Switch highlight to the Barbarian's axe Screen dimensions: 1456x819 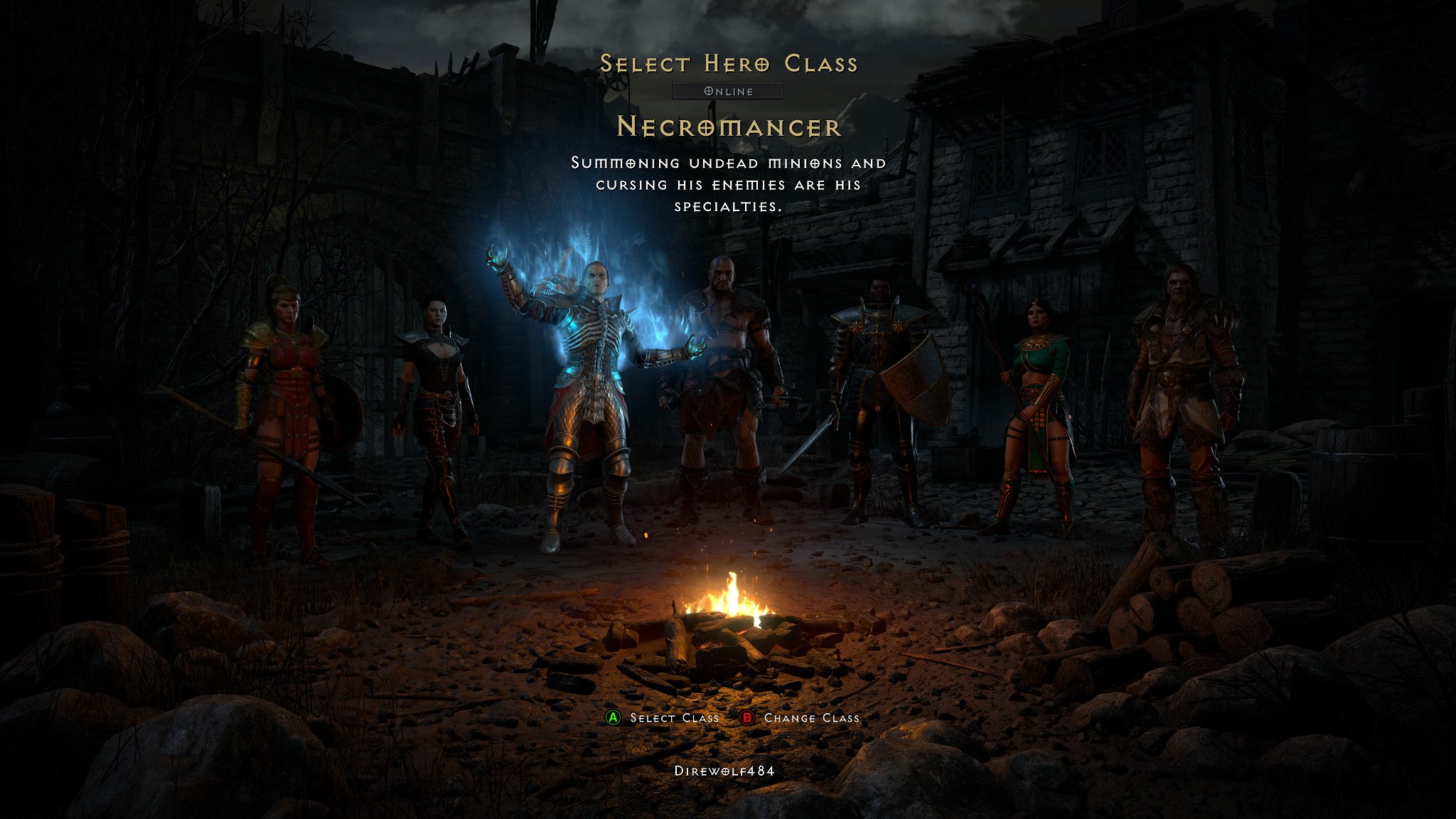coord(789,412)
